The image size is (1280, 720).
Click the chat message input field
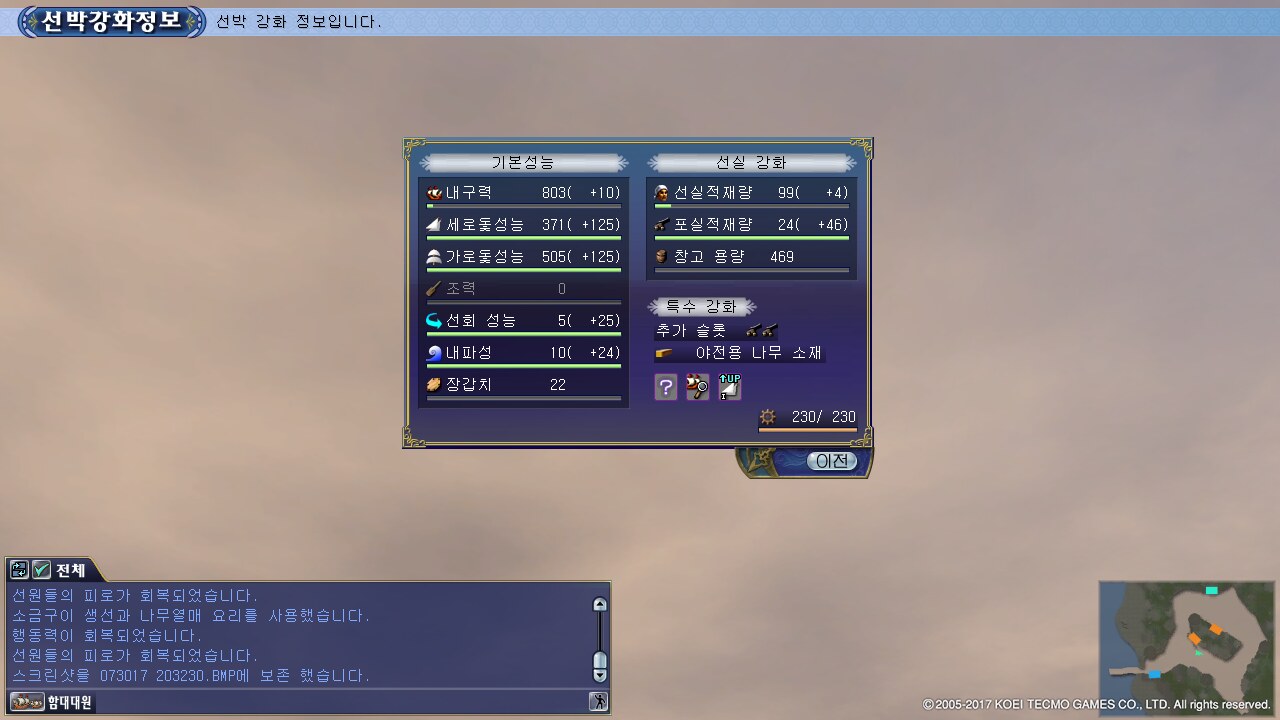(x=340, y=702)
